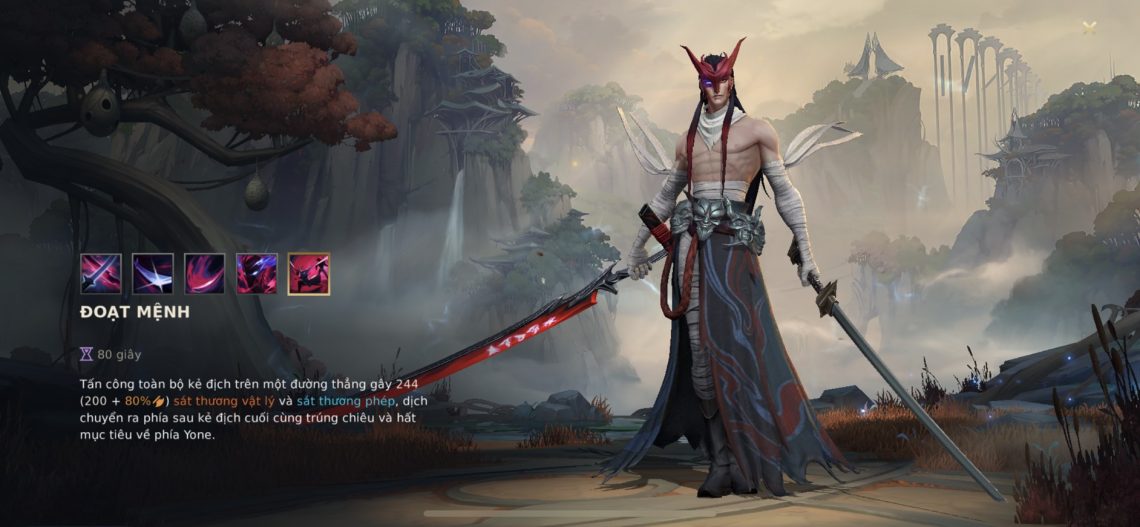The height and width of the screenshot is (527, 1140).
Task: View the masked demon face ability
Action: 257,273
